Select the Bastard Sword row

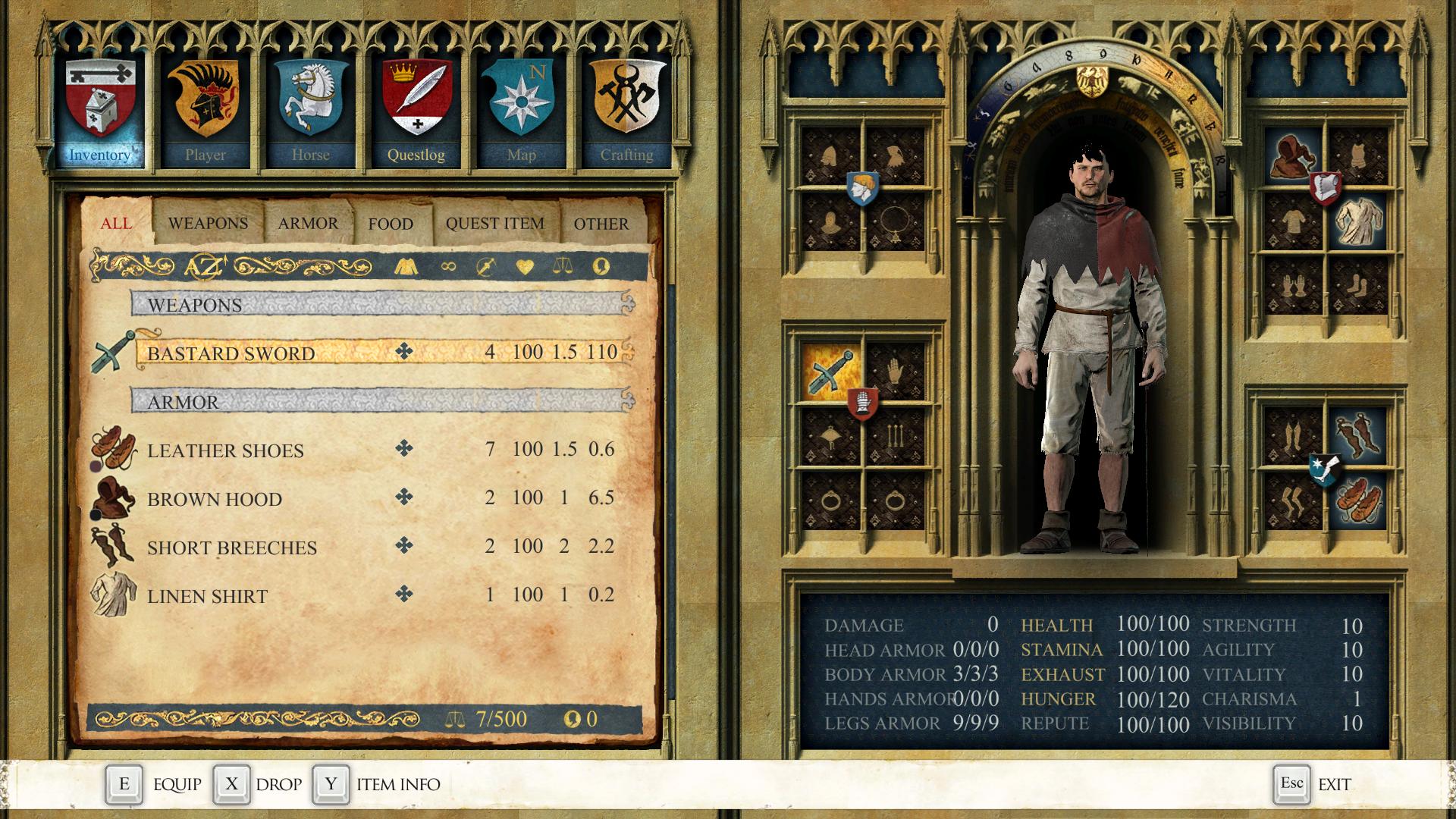tap(379, 353)
